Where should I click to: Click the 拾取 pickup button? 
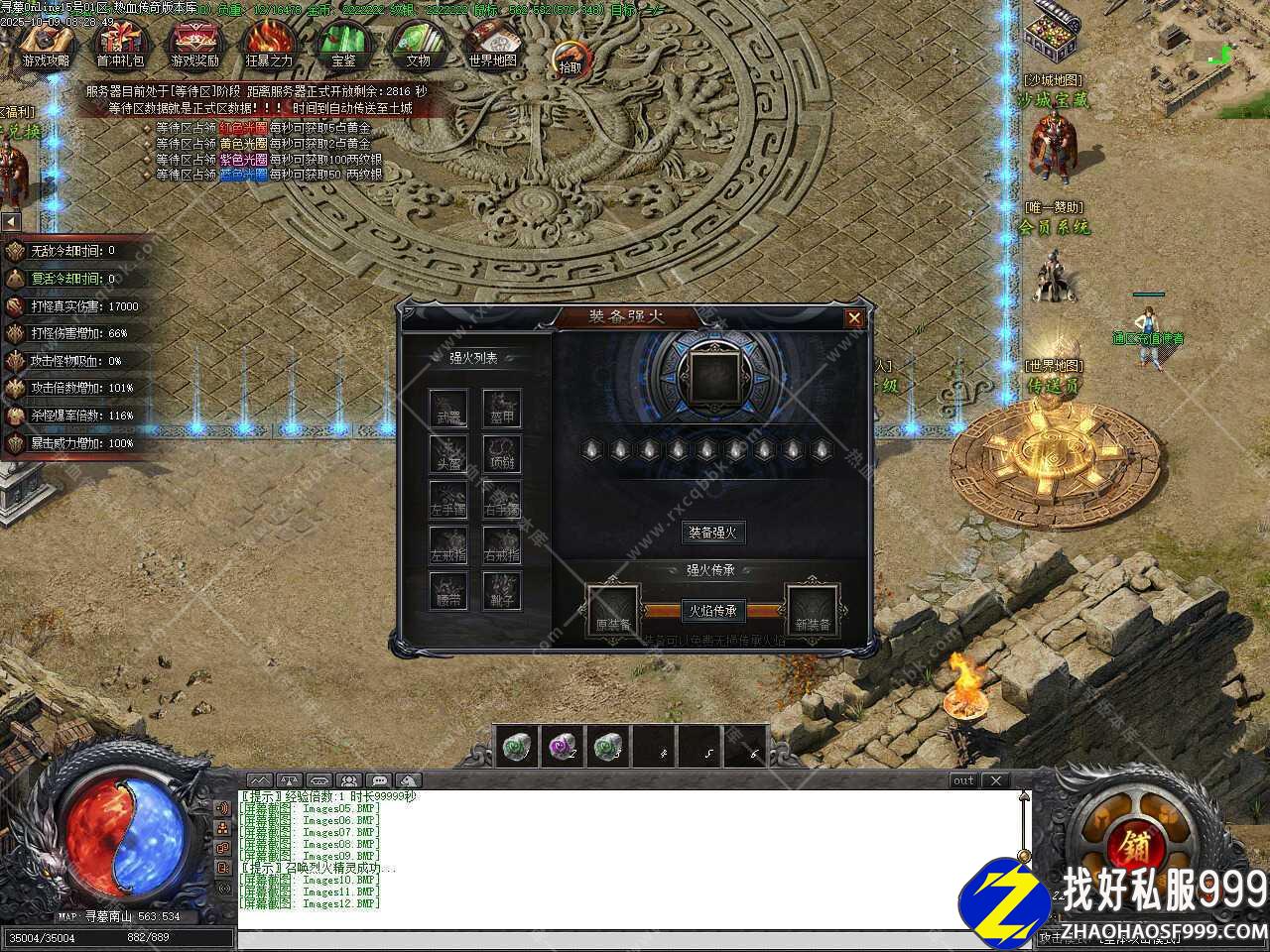(571, 59)
